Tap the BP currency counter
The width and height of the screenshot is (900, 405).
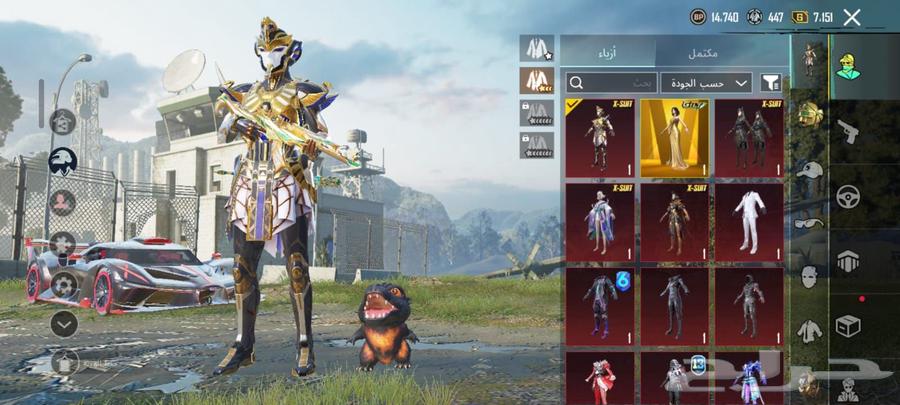pyautogui.click(x=714, y=17)
